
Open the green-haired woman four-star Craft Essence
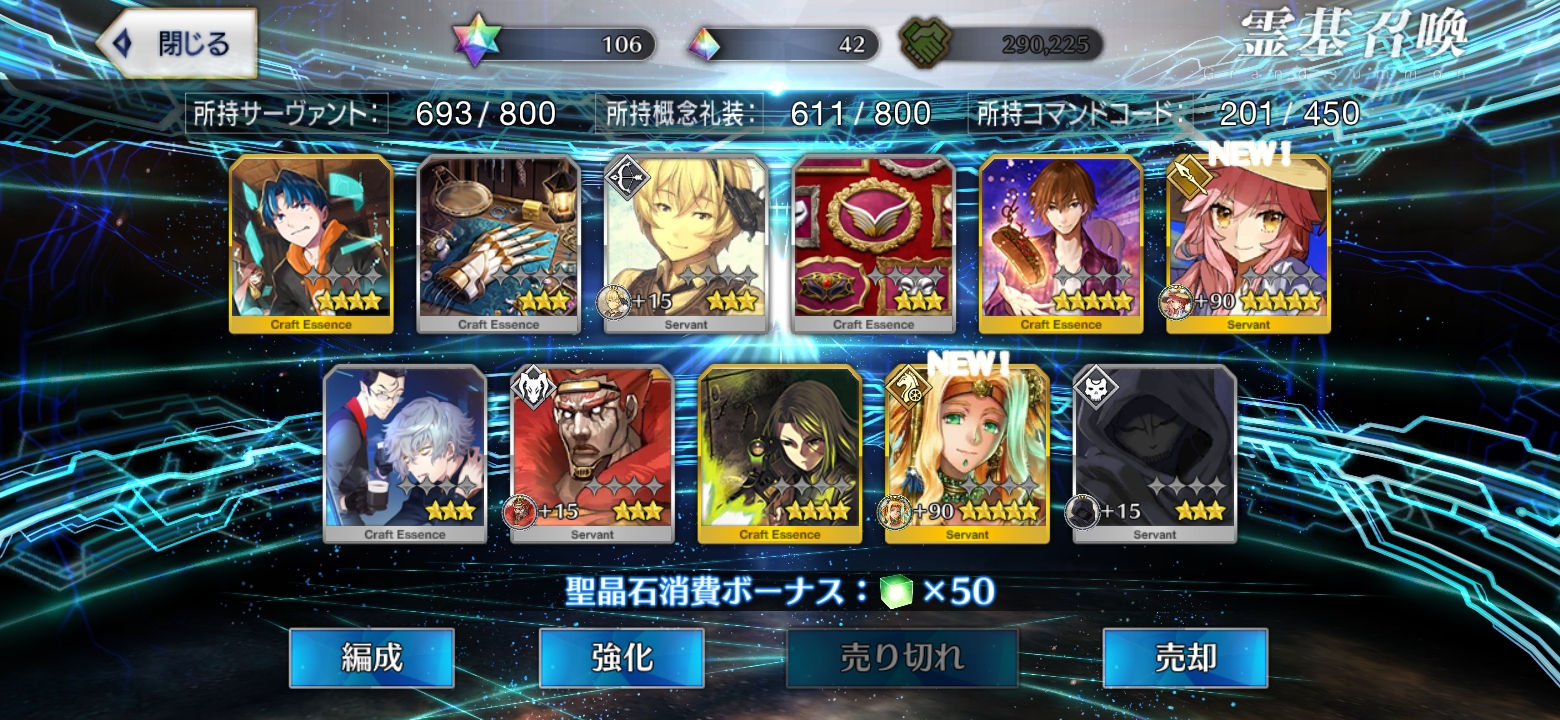click(x=780, y=453)
